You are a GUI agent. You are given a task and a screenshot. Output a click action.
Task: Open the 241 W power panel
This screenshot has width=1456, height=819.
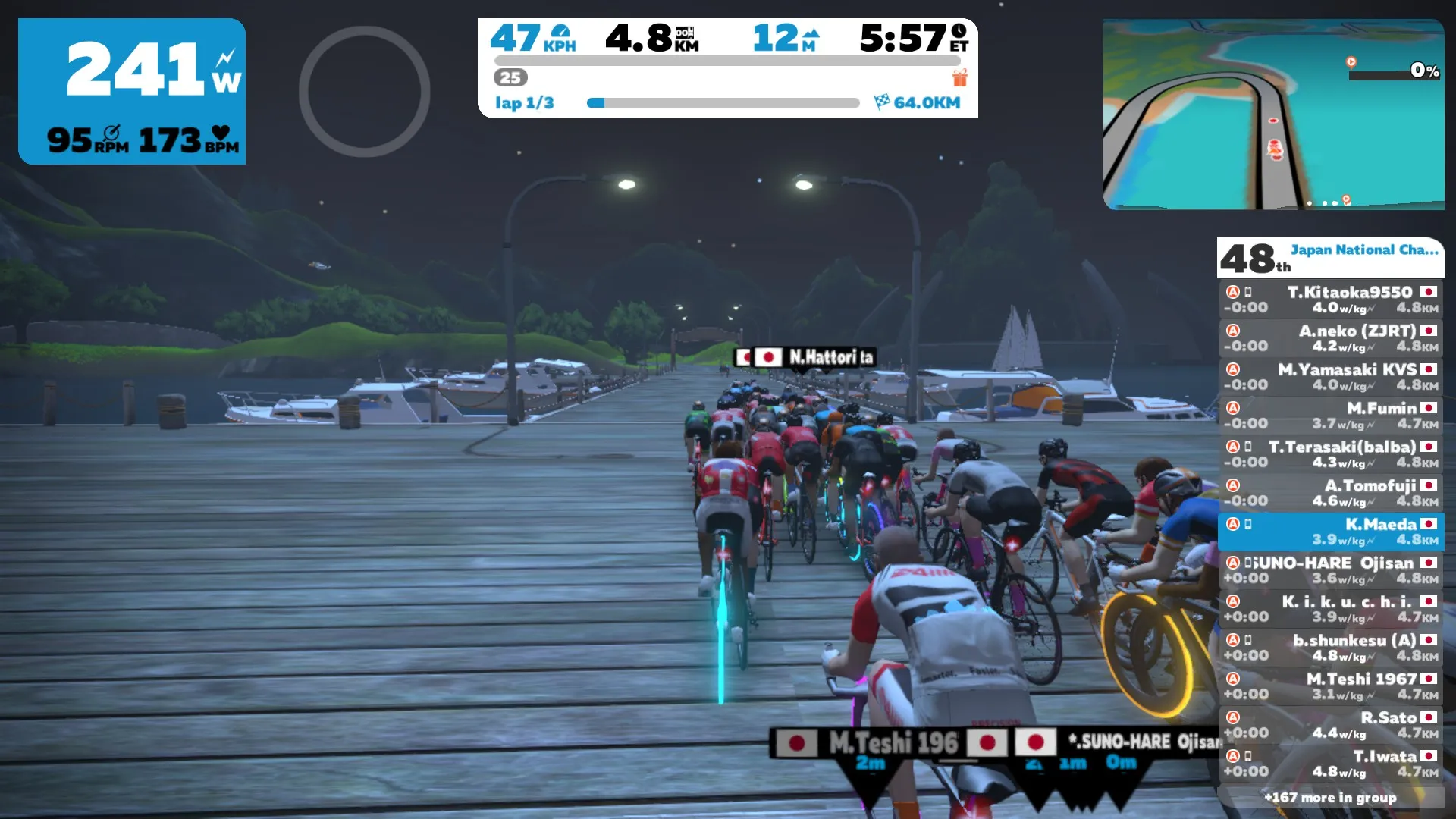pyautogui.click(x=132, y=91)
